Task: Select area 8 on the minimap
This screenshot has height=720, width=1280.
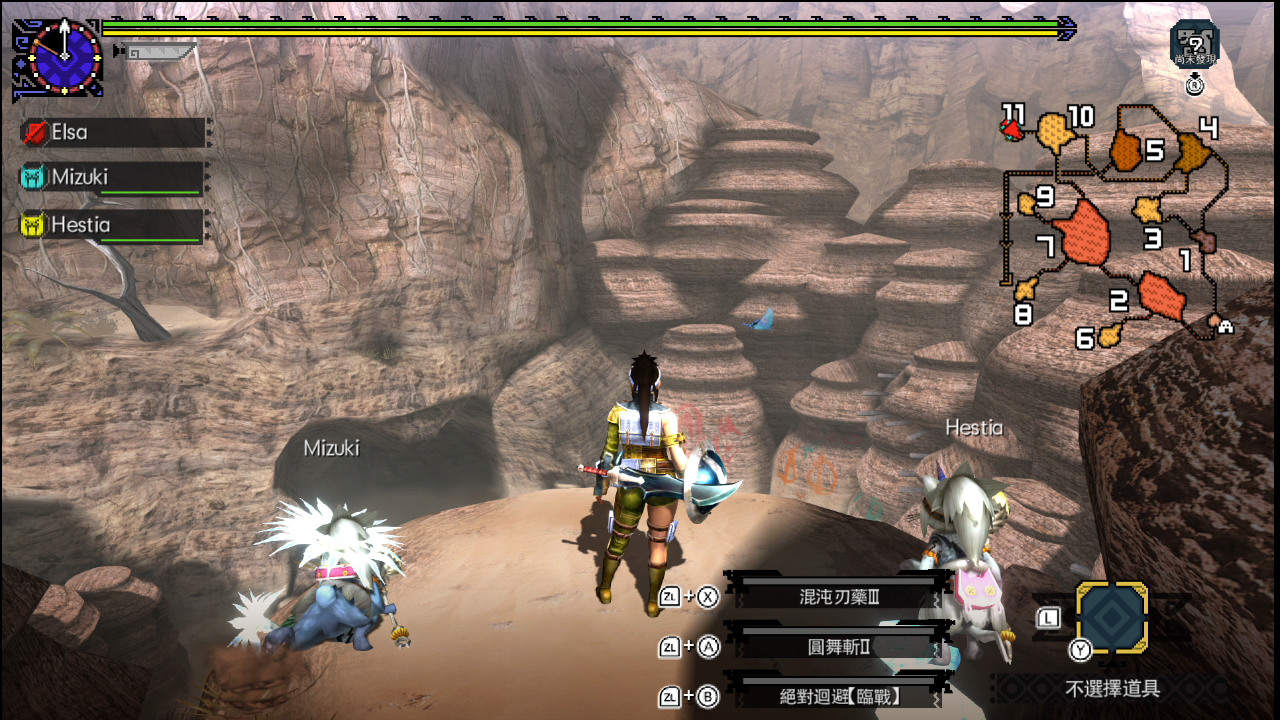Action: pos(1024,291)
